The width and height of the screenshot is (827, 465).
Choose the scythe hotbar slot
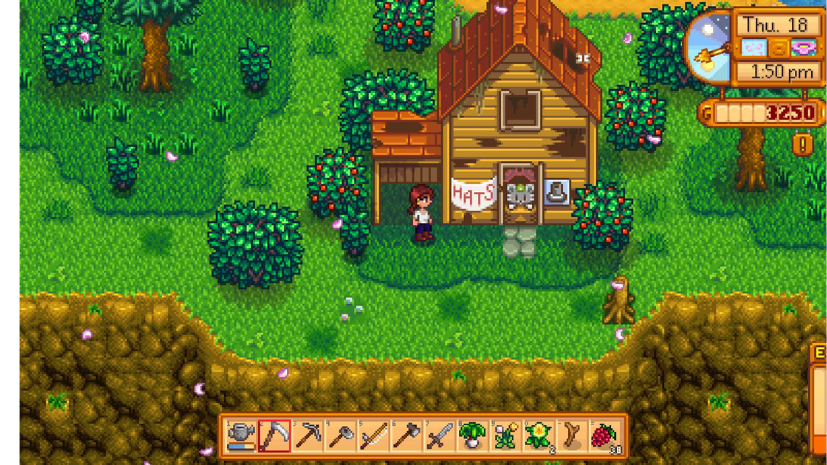click(274, 435)
